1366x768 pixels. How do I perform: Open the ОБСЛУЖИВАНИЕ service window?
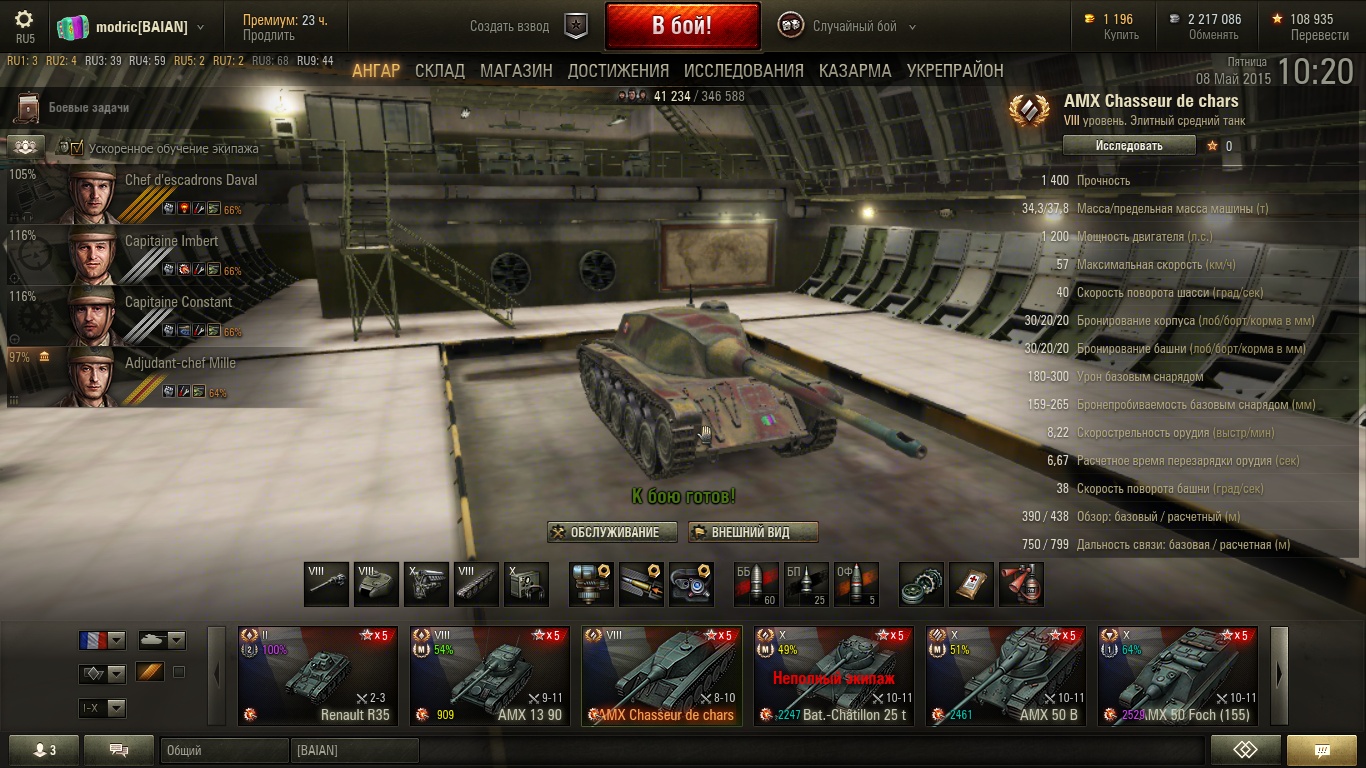pyautogui.click(x=612, y=532)
